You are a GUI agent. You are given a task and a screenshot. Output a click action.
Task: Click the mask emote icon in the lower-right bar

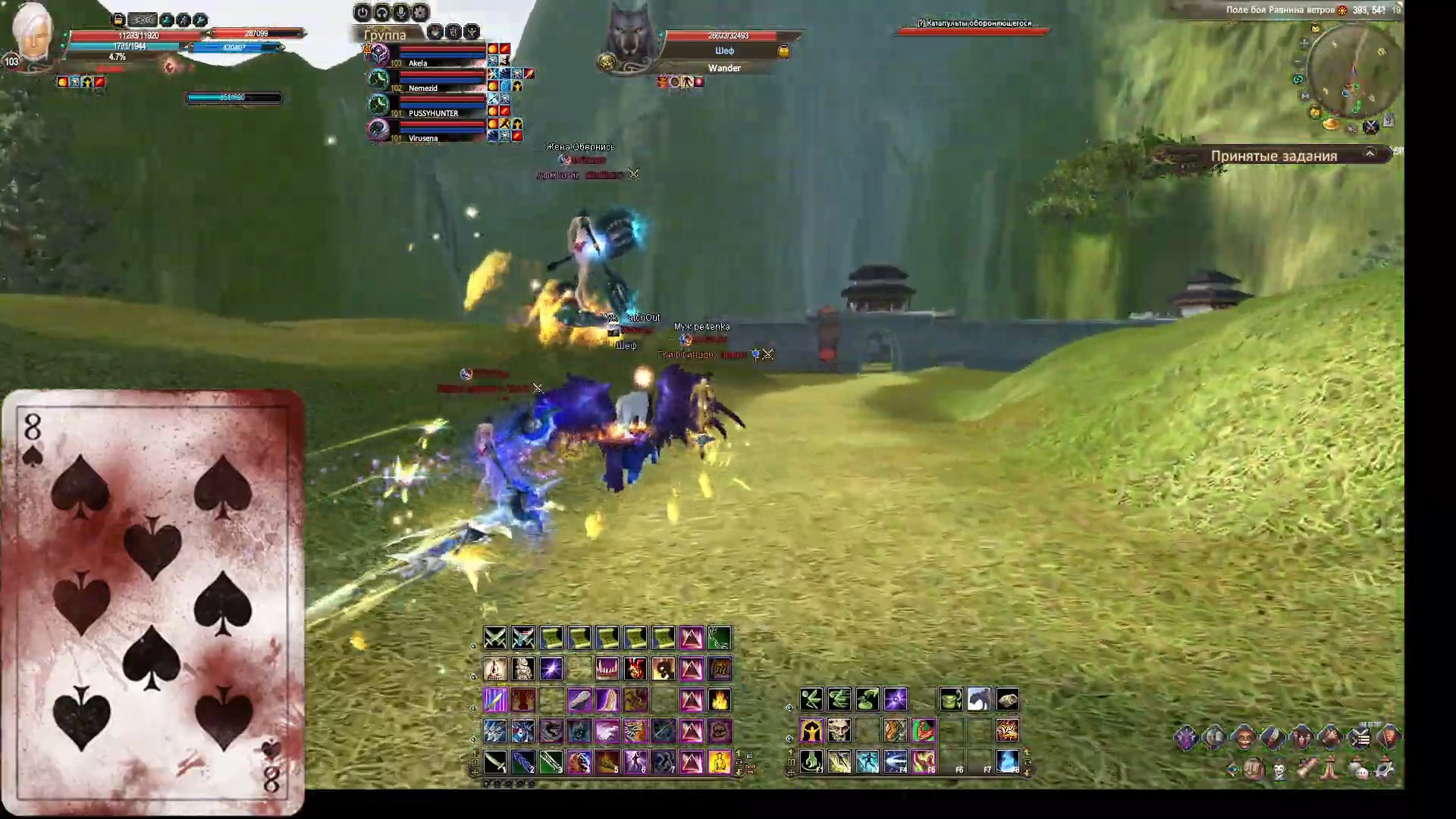pos(1279,768)
